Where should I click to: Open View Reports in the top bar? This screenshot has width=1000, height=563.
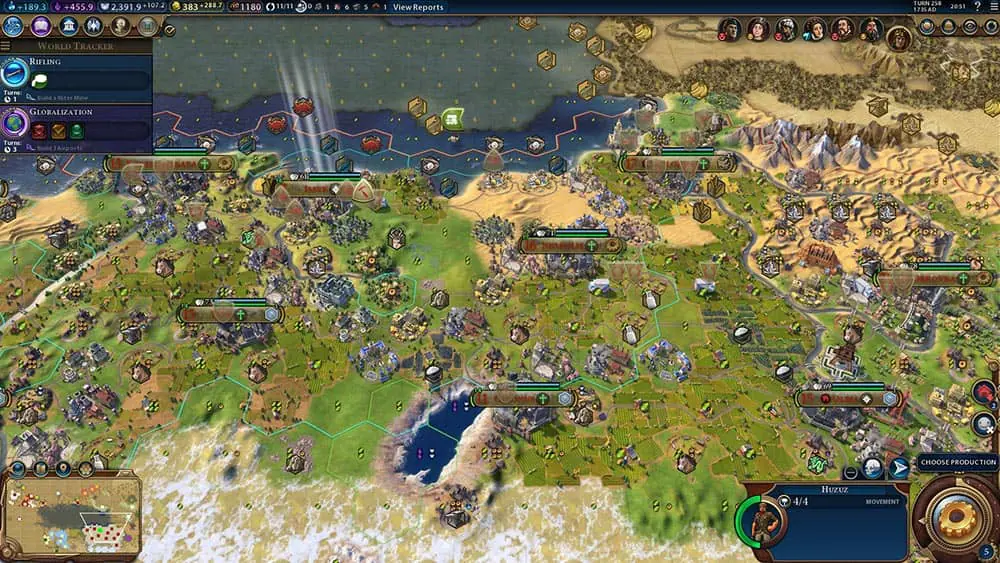coord(418,7)
